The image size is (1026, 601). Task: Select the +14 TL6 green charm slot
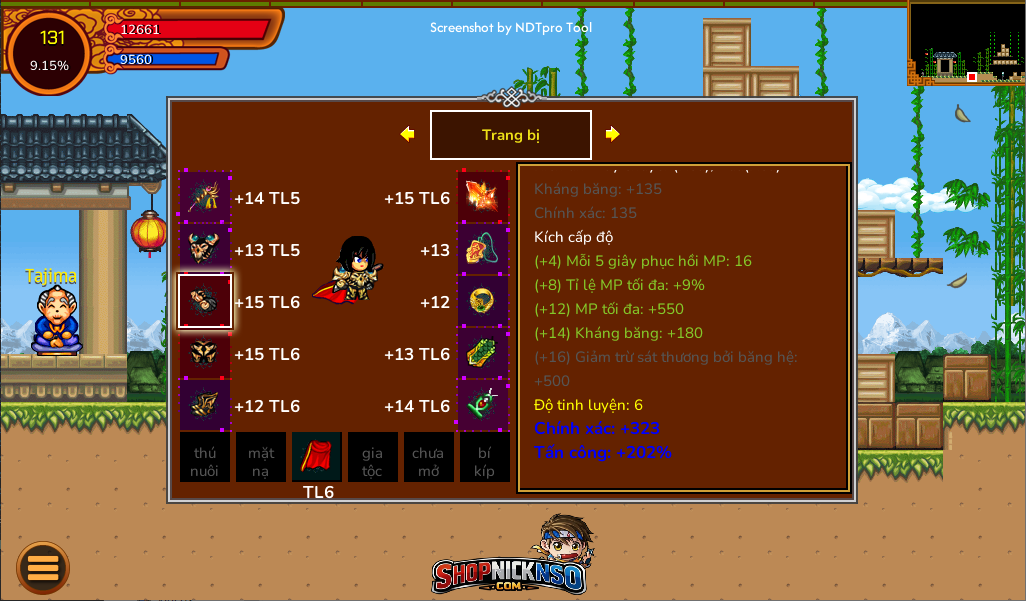point(483,405)
